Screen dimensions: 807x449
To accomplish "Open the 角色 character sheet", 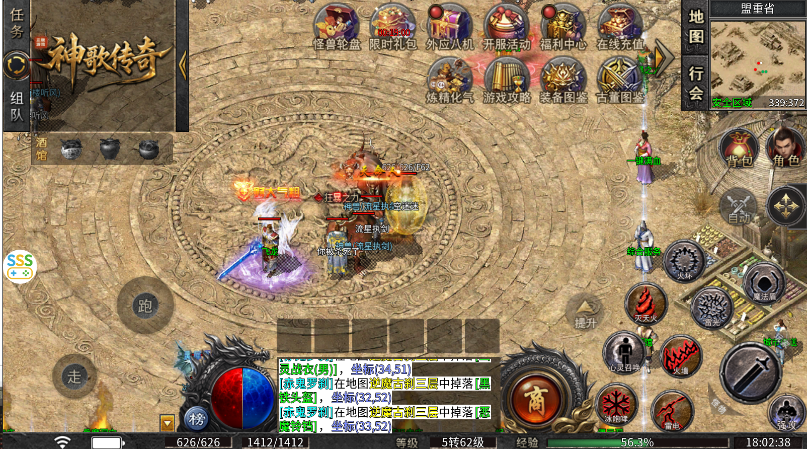I will click(x=784, y=148).
